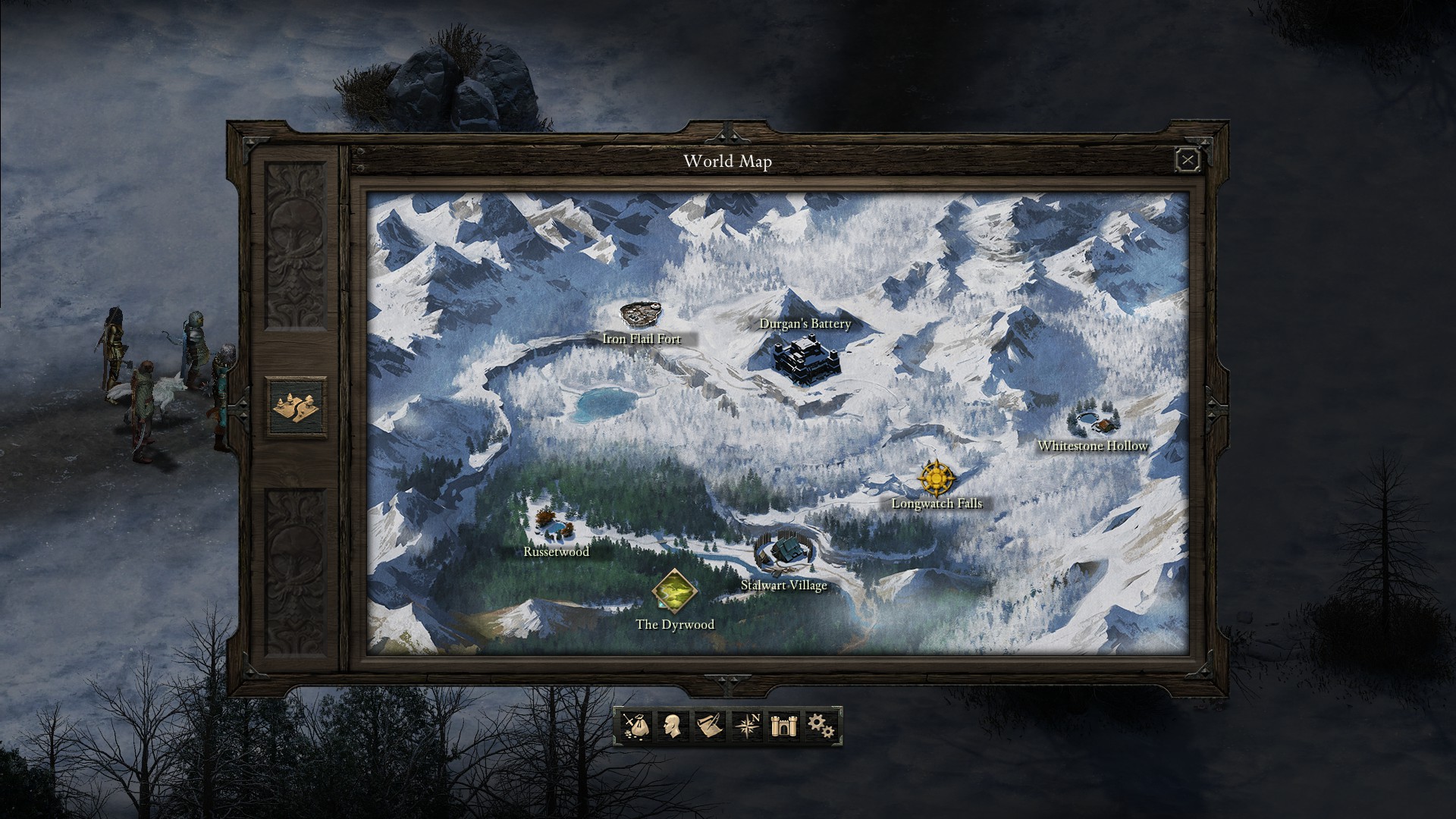Travel to Stalwart Village via its label
The height and width of the screenshot is (819, 1456).
click(x=783, y=585)
